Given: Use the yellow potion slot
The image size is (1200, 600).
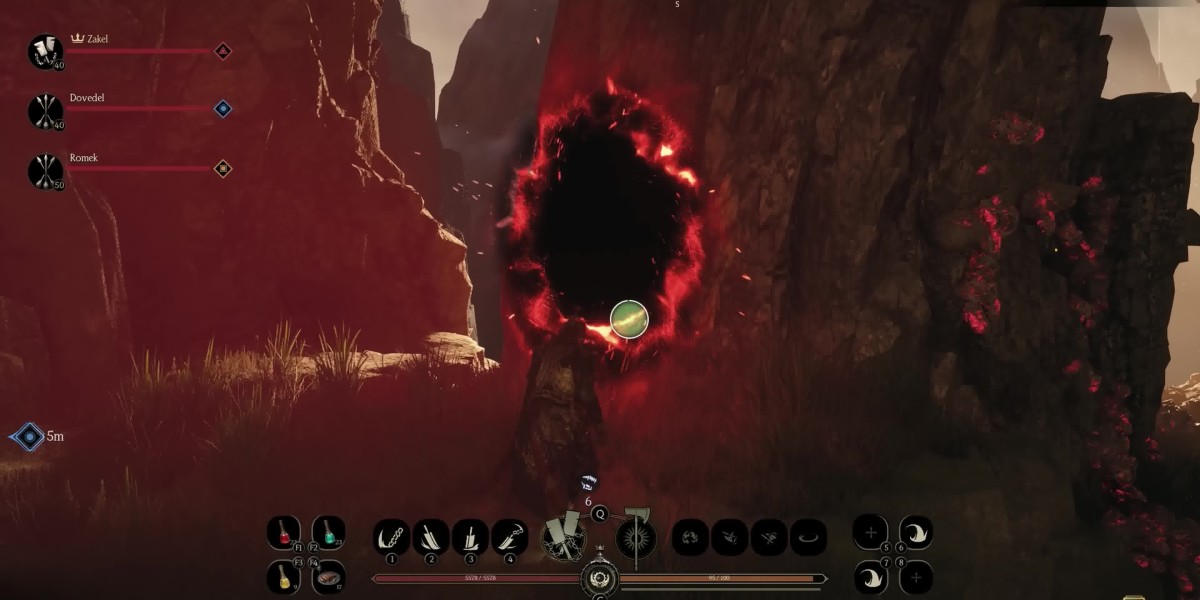Looking at the screenshot, I should coord(283,576).
